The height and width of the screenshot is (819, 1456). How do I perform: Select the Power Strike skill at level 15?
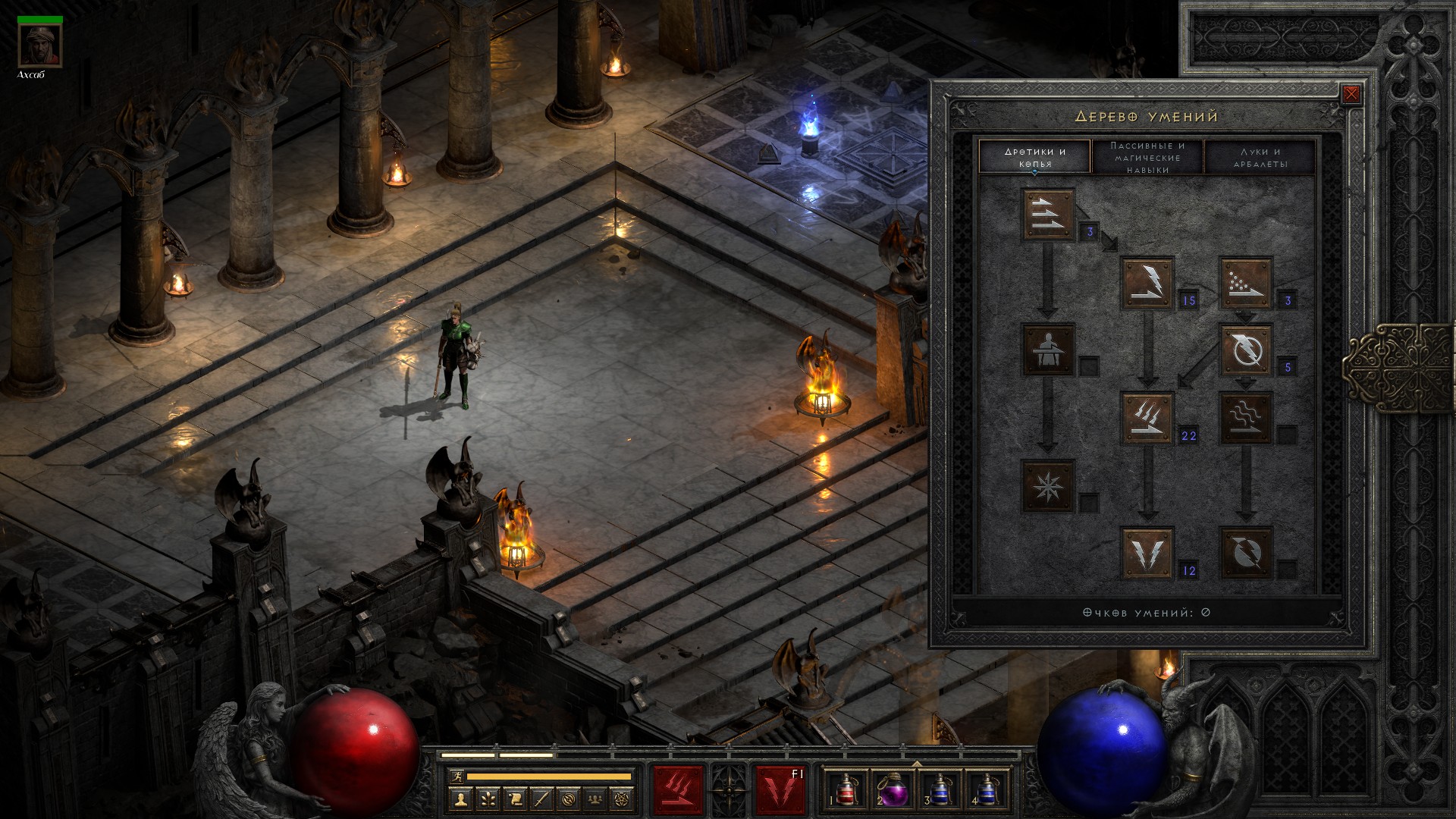1148,283
